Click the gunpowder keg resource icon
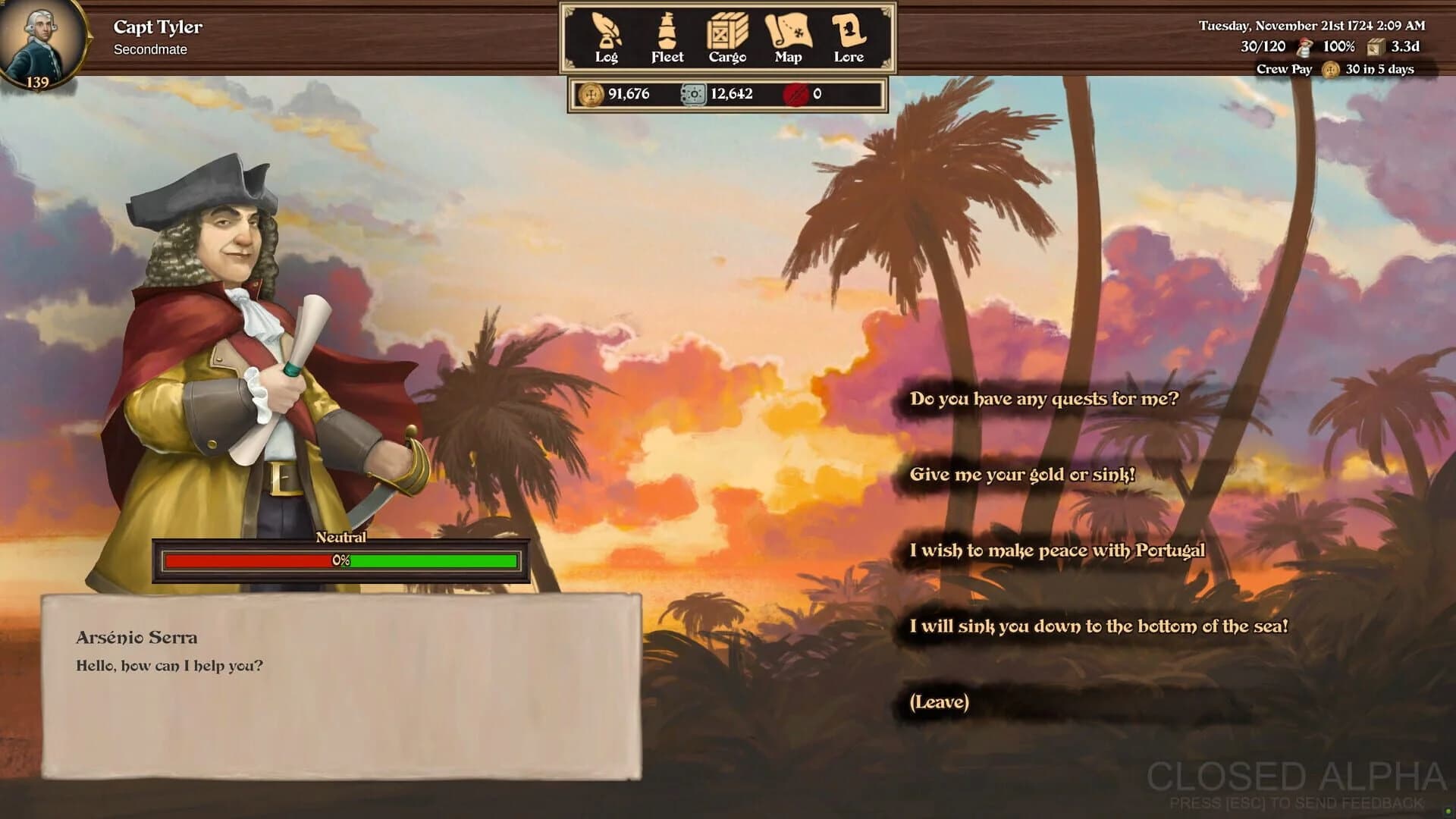 coord(692,95)
